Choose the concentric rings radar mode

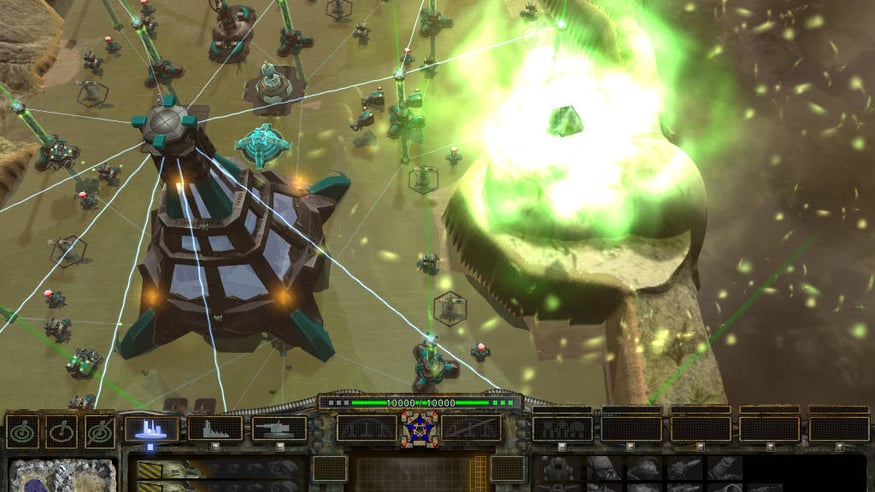pyautogui.click(x=22, y=431)
